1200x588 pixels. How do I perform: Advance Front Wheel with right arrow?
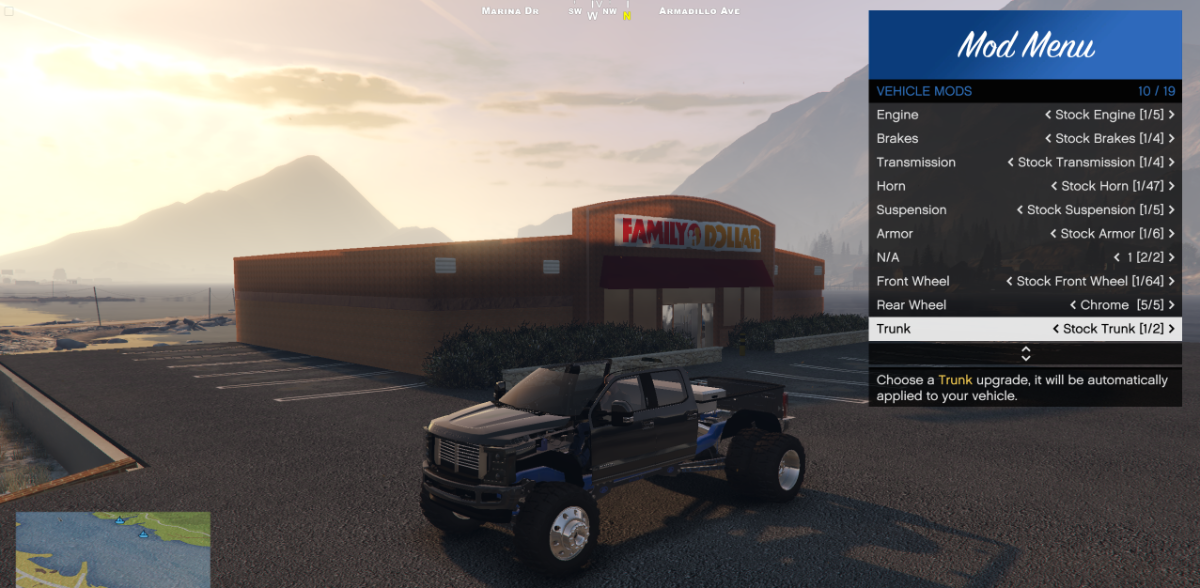coord(1172,282)
